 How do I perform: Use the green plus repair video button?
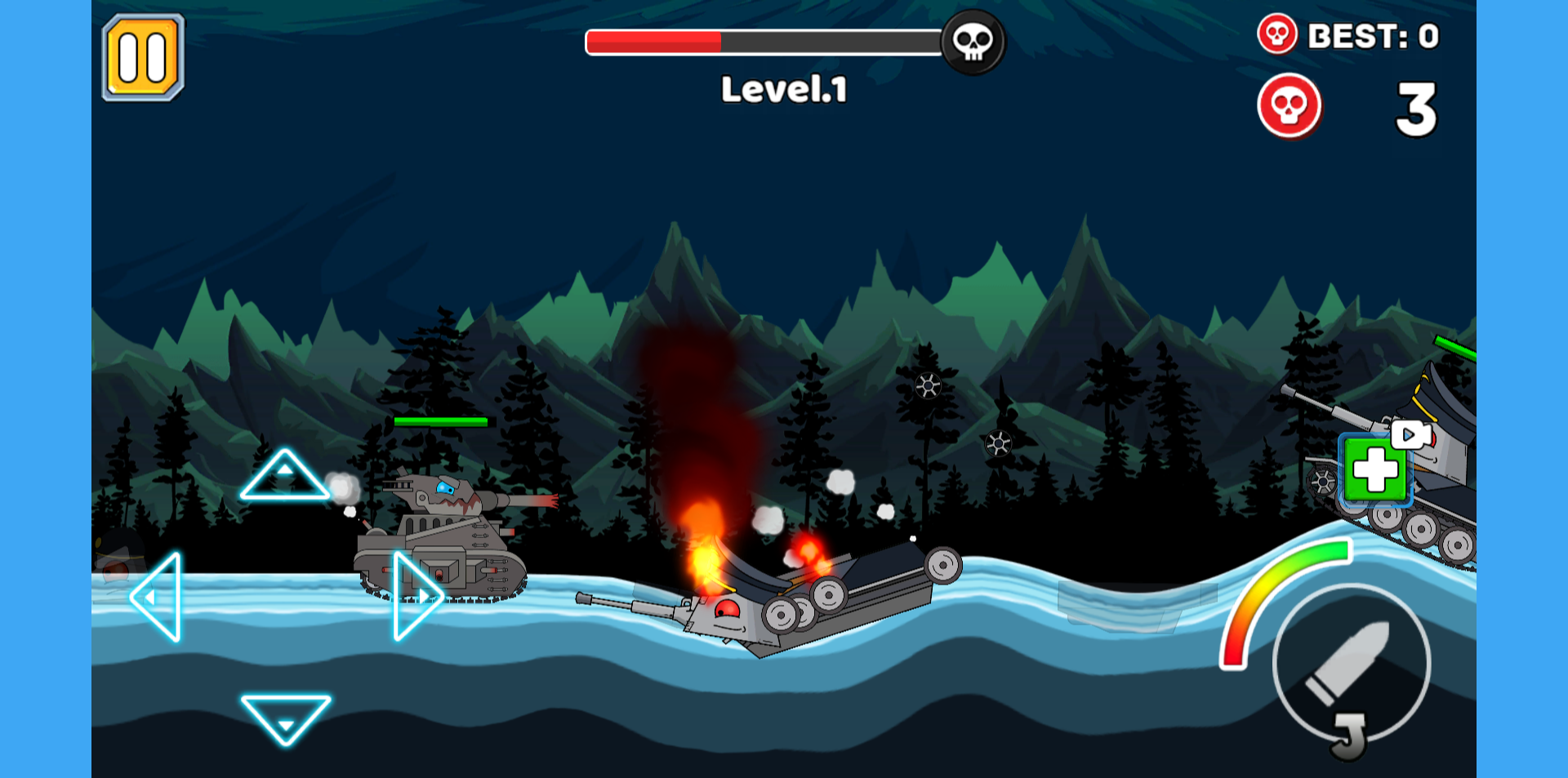pyautogui.click(x=1377, y=469)
